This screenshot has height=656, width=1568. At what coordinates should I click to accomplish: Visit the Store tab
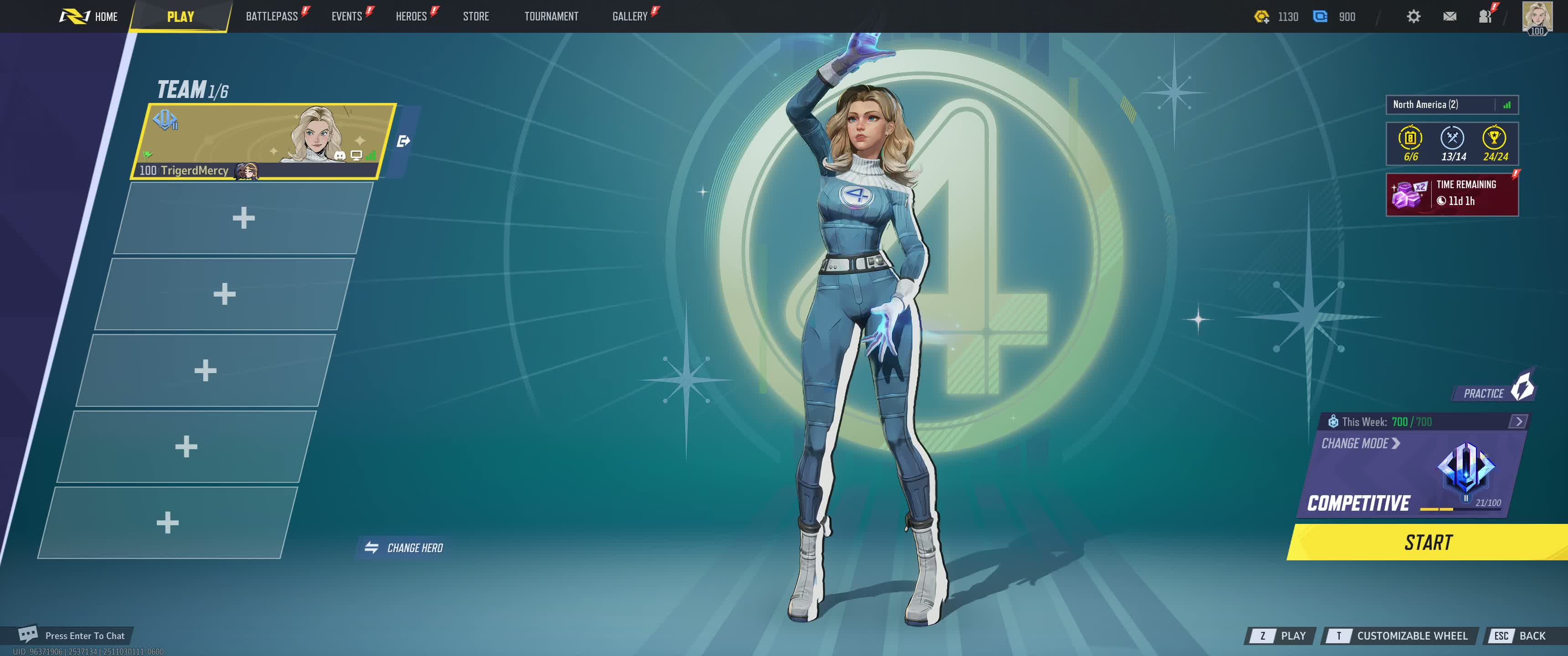[x=475, y=16]
